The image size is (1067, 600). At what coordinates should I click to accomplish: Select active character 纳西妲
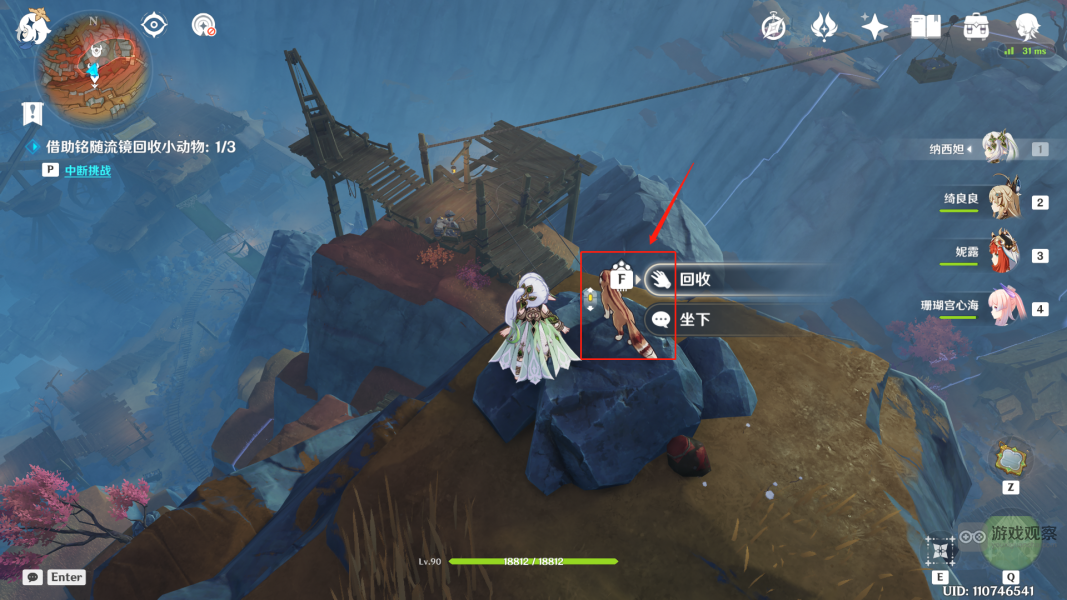[1000, 149]
